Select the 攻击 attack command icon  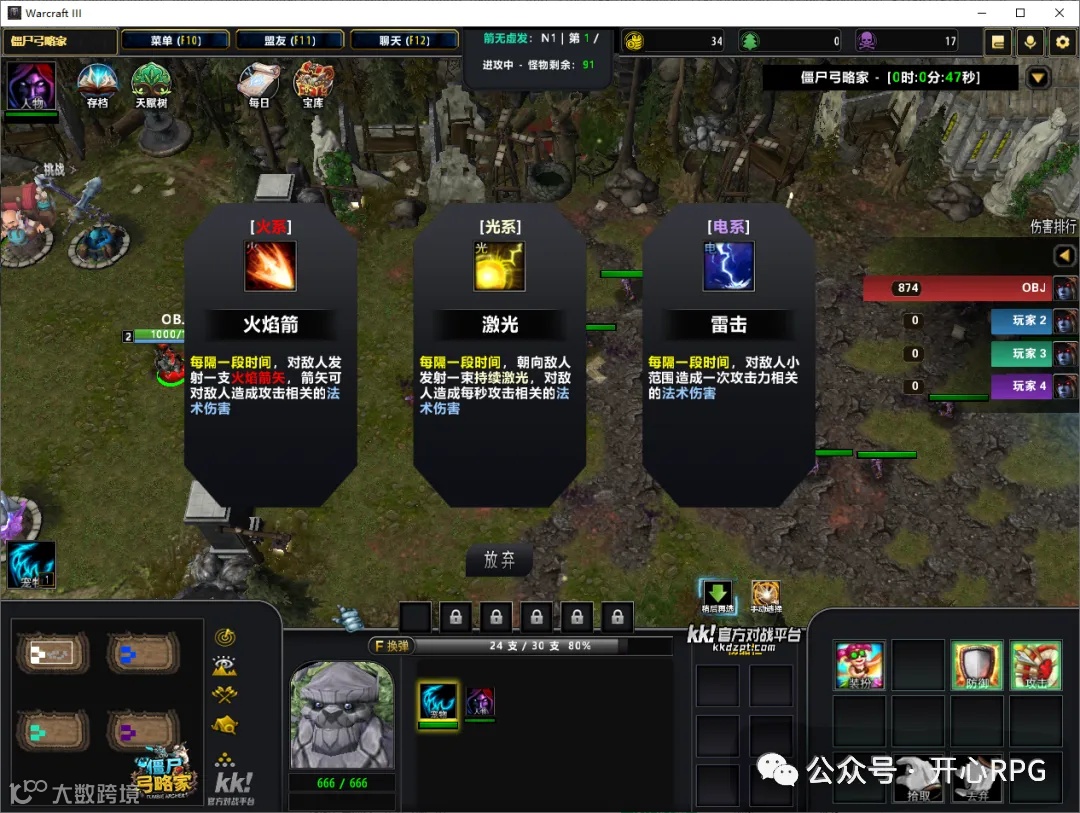[x=1035, y=665]
